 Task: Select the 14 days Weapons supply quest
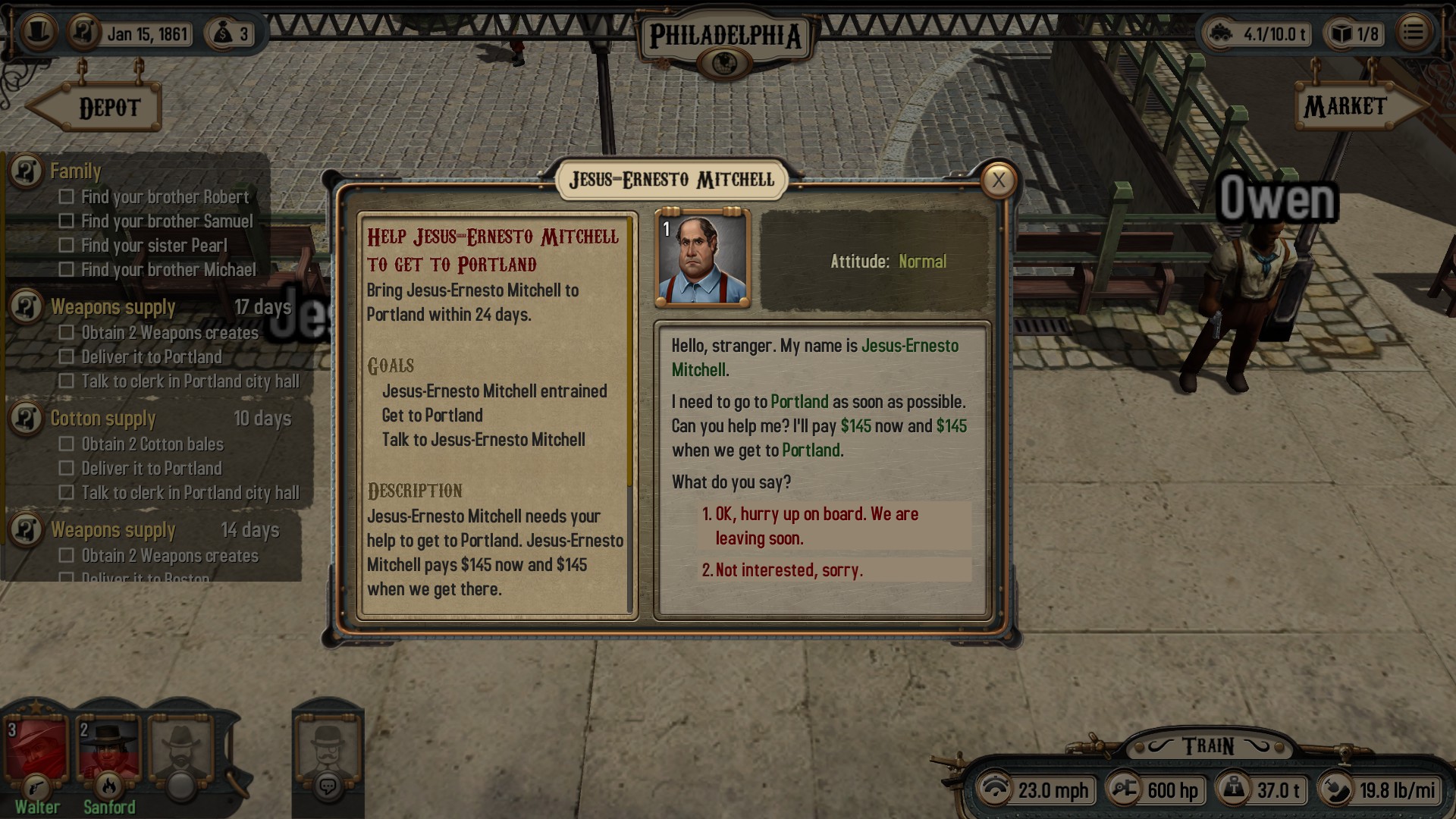[x=113, y=530]
